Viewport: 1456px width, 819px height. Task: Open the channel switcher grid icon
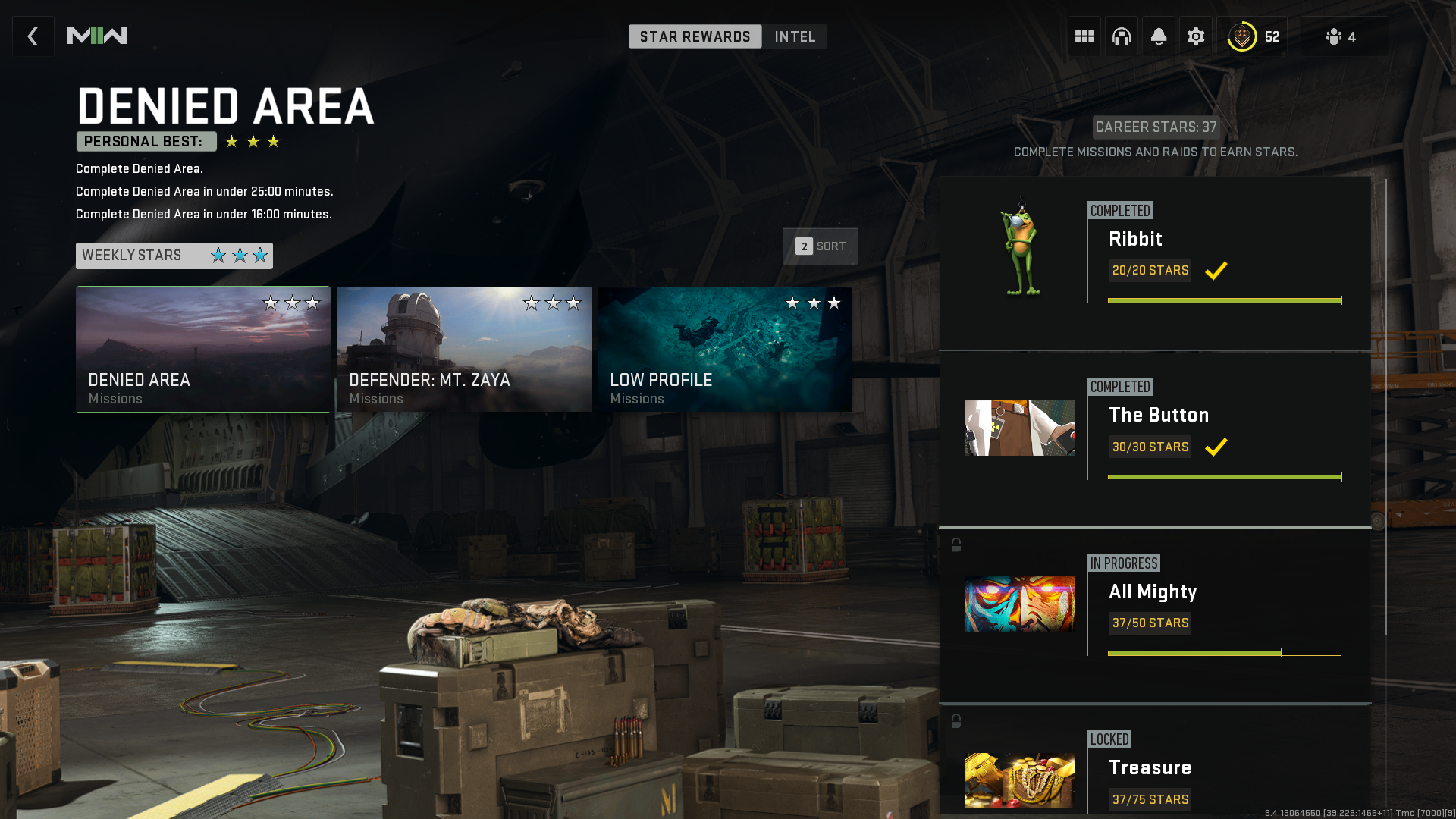[1084, 36]
